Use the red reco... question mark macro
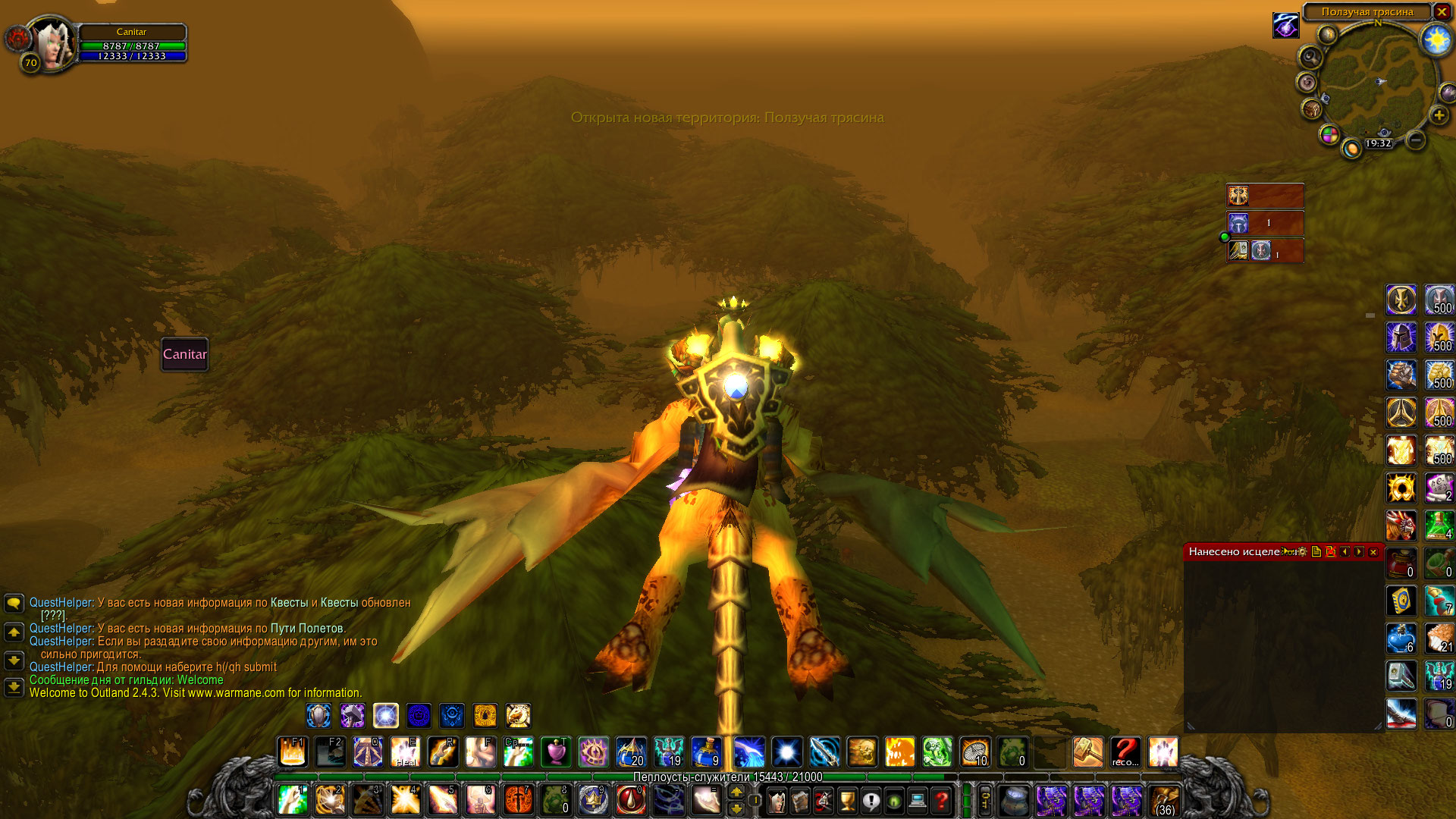Viewport: 1456px width, 819px height. click(x=1125, y=752)
